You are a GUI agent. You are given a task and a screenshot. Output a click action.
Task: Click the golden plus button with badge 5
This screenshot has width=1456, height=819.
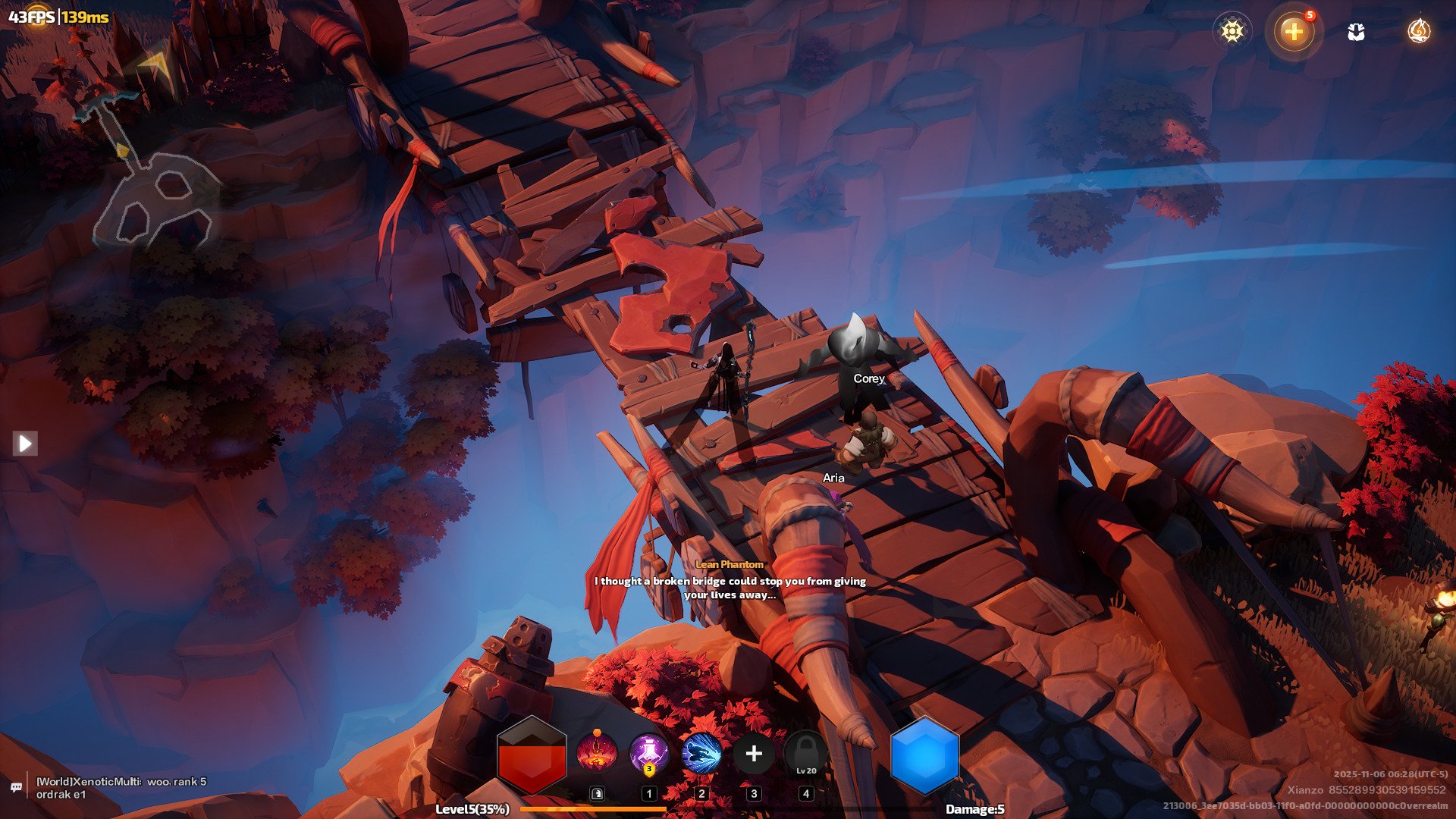click(x=1294, y=31)
